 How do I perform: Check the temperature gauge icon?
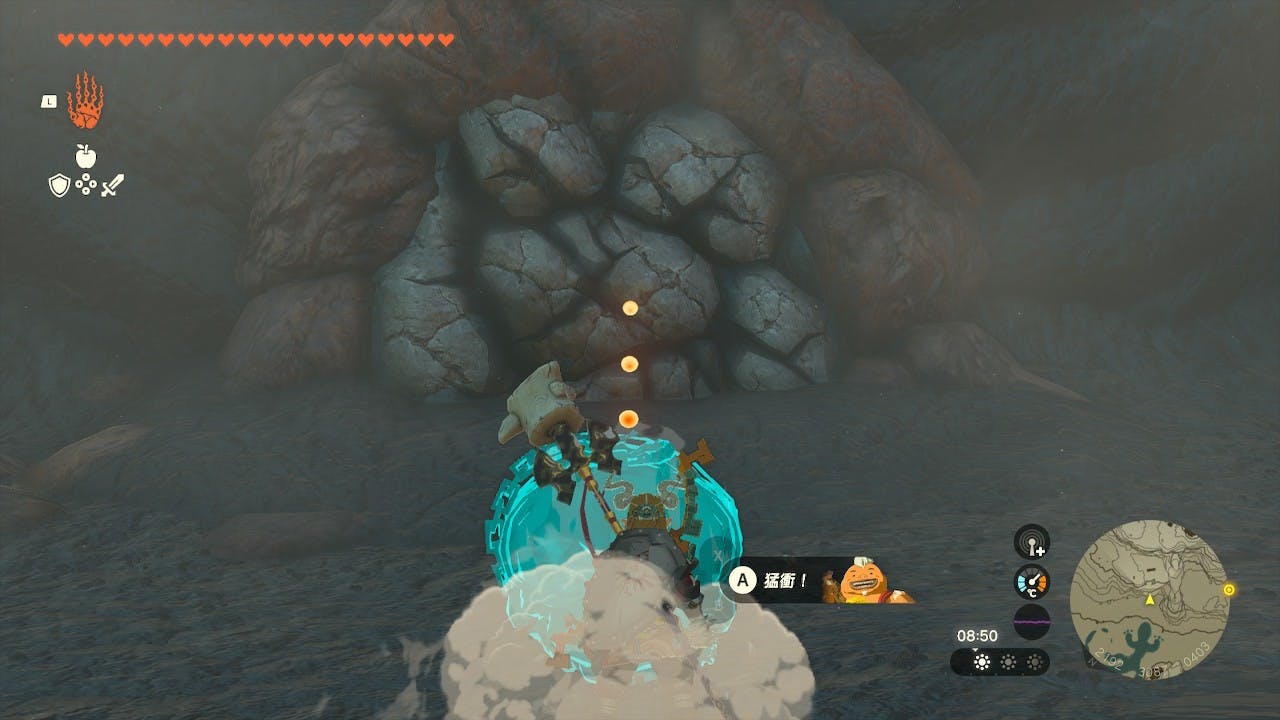pyautogui.click(x=1031, y=582)
